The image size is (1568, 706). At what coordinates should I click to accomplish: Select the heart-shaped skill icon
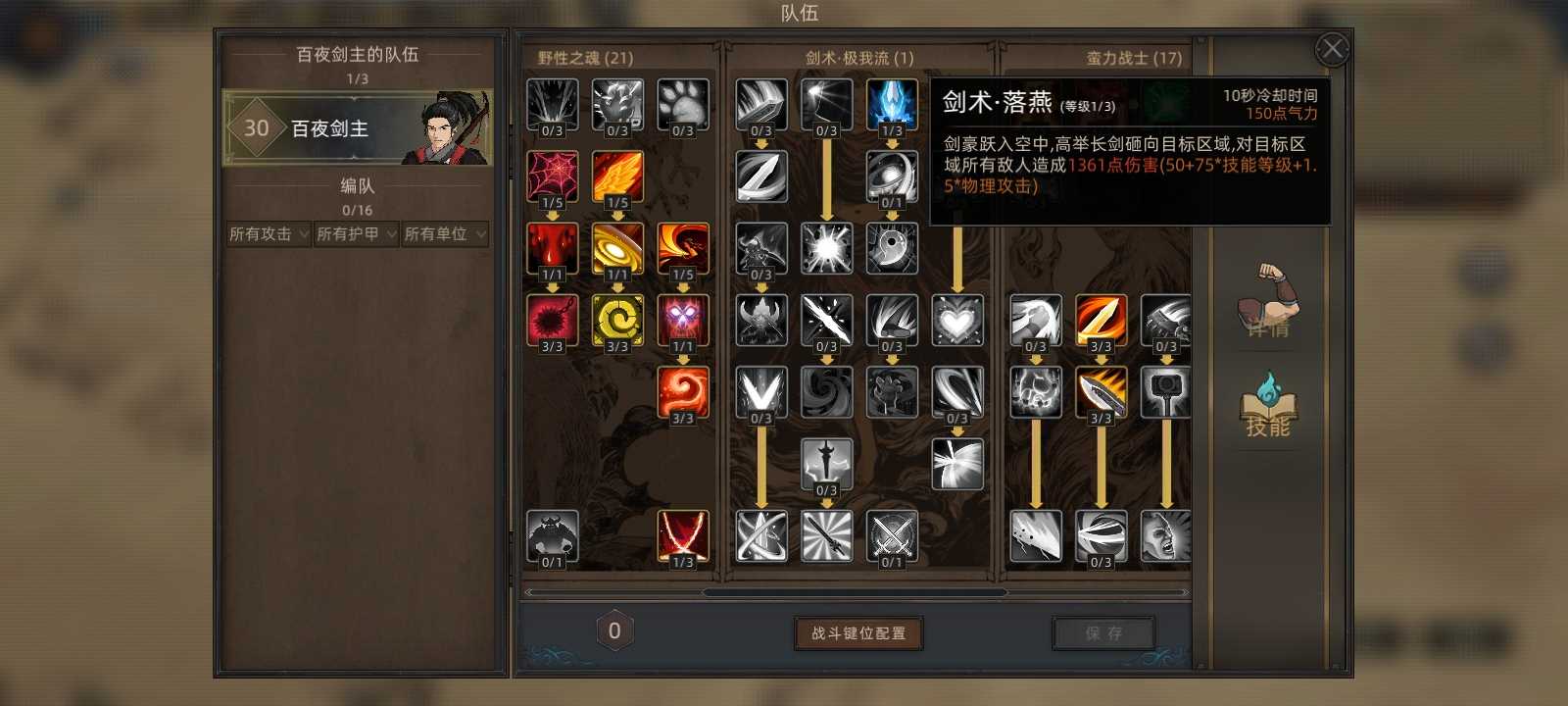pos(957,321)
